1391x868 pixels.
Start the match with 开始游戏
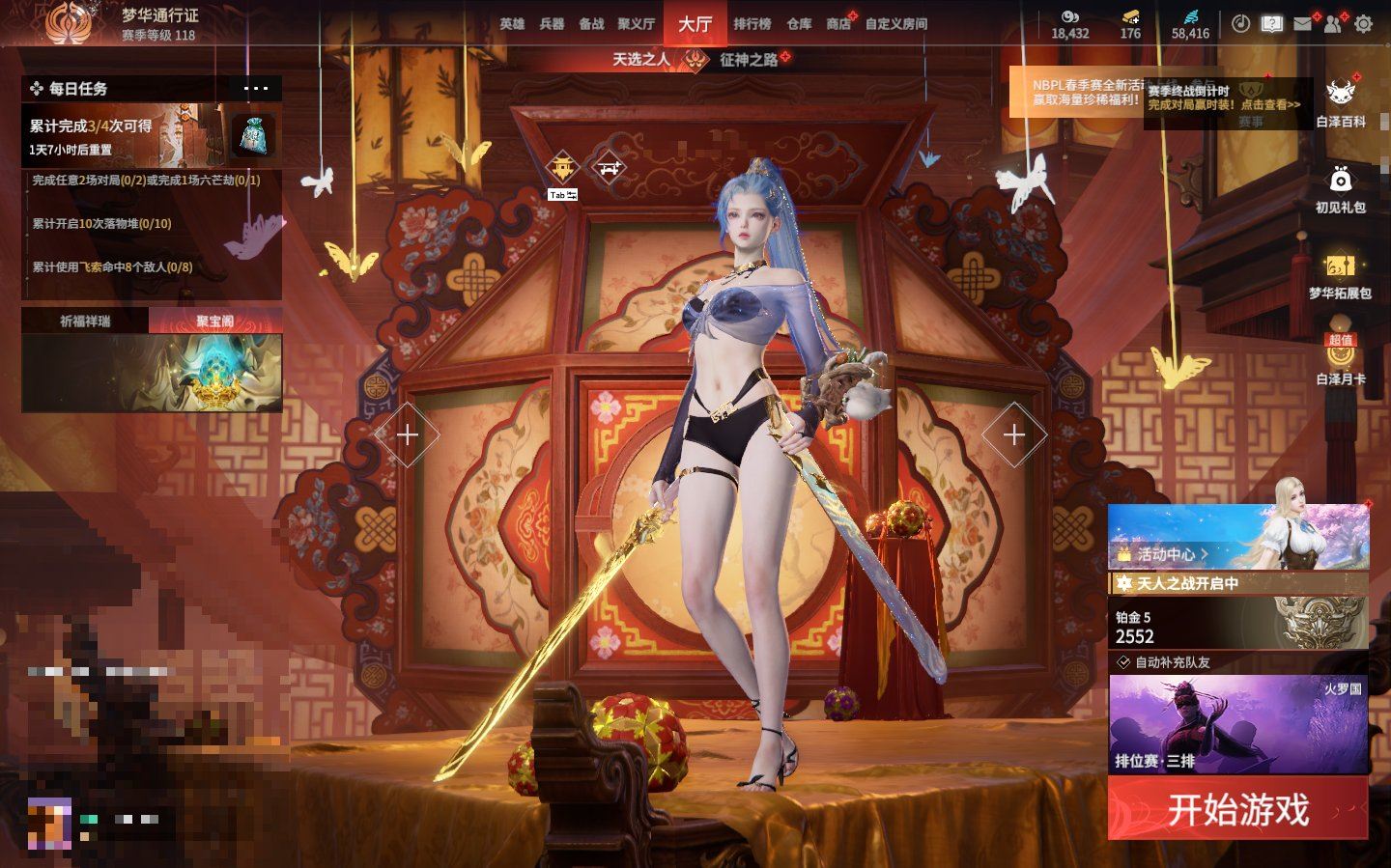tap(1237, 808)
